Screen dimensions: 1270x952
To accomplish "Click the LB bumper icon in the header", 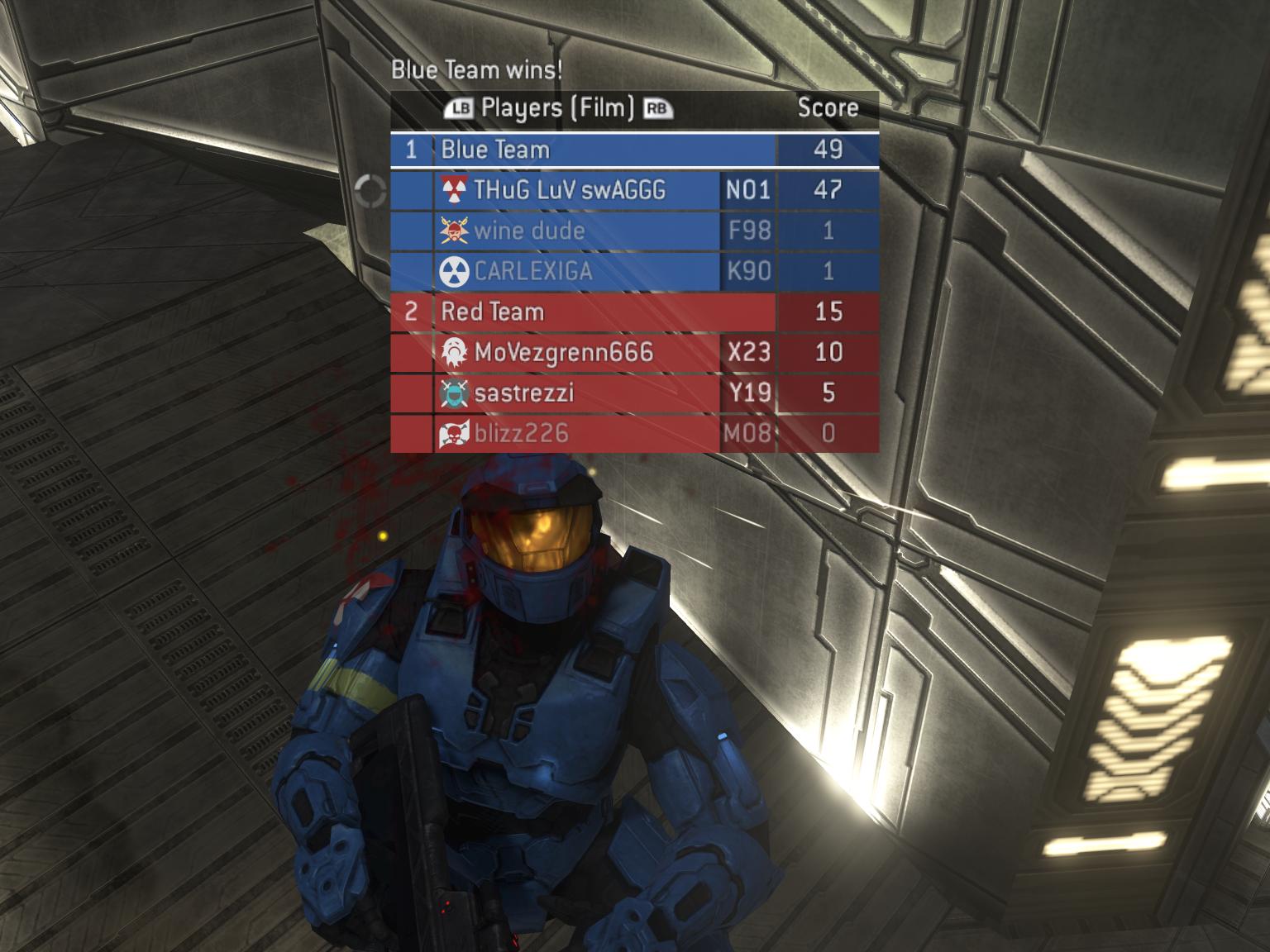I will (x=461, y=107).
